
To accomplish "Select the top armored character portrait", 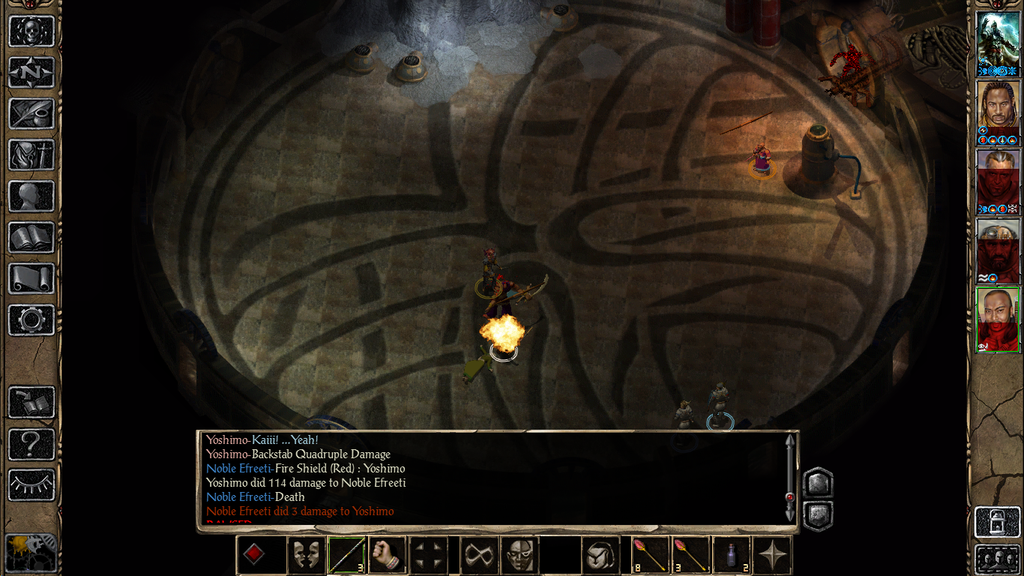I will click(997, 42).
